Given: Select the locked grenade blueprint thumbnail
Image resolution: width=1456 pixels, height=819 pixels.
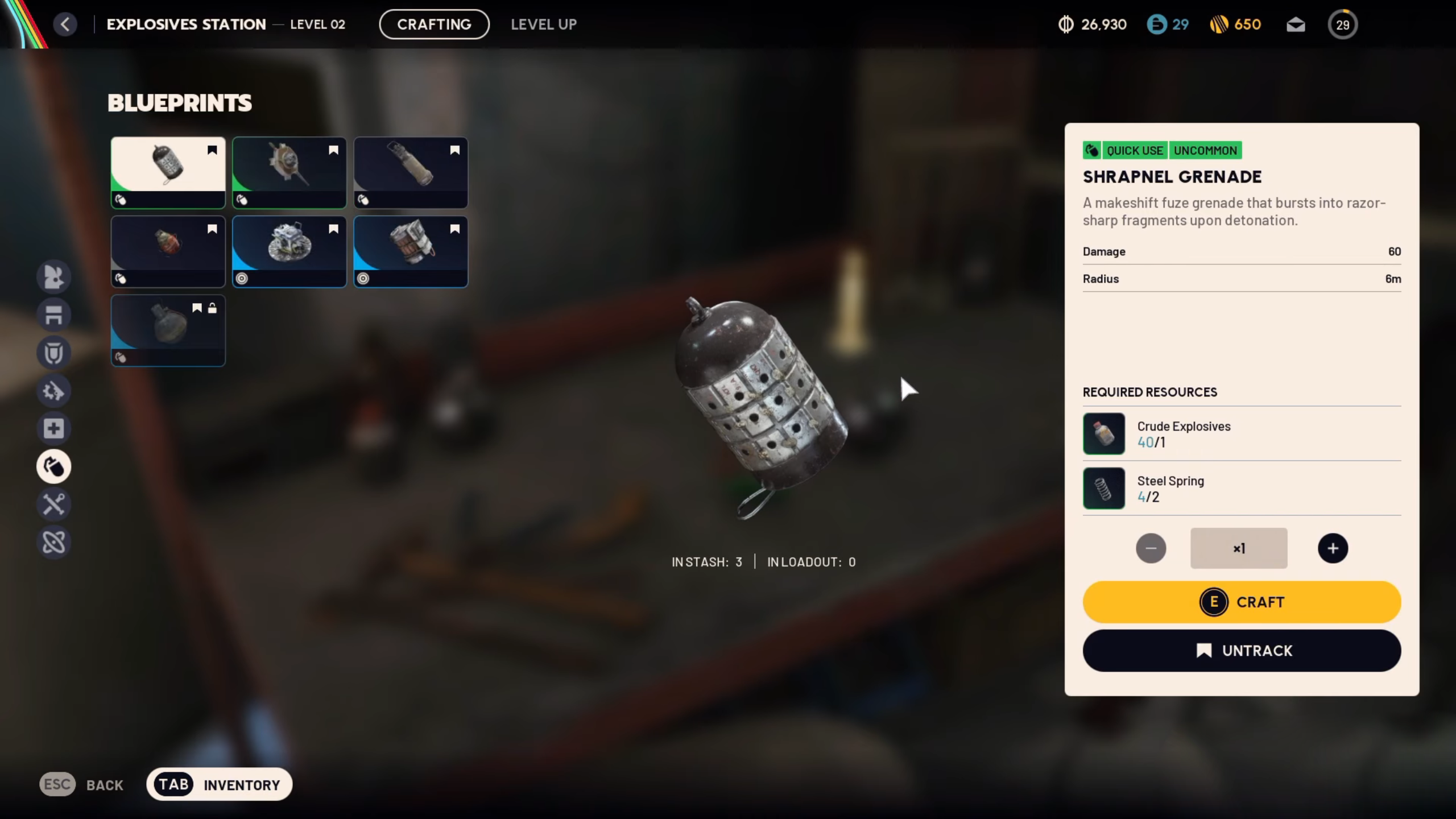Looking at the screenshot, I should point(168,330).
